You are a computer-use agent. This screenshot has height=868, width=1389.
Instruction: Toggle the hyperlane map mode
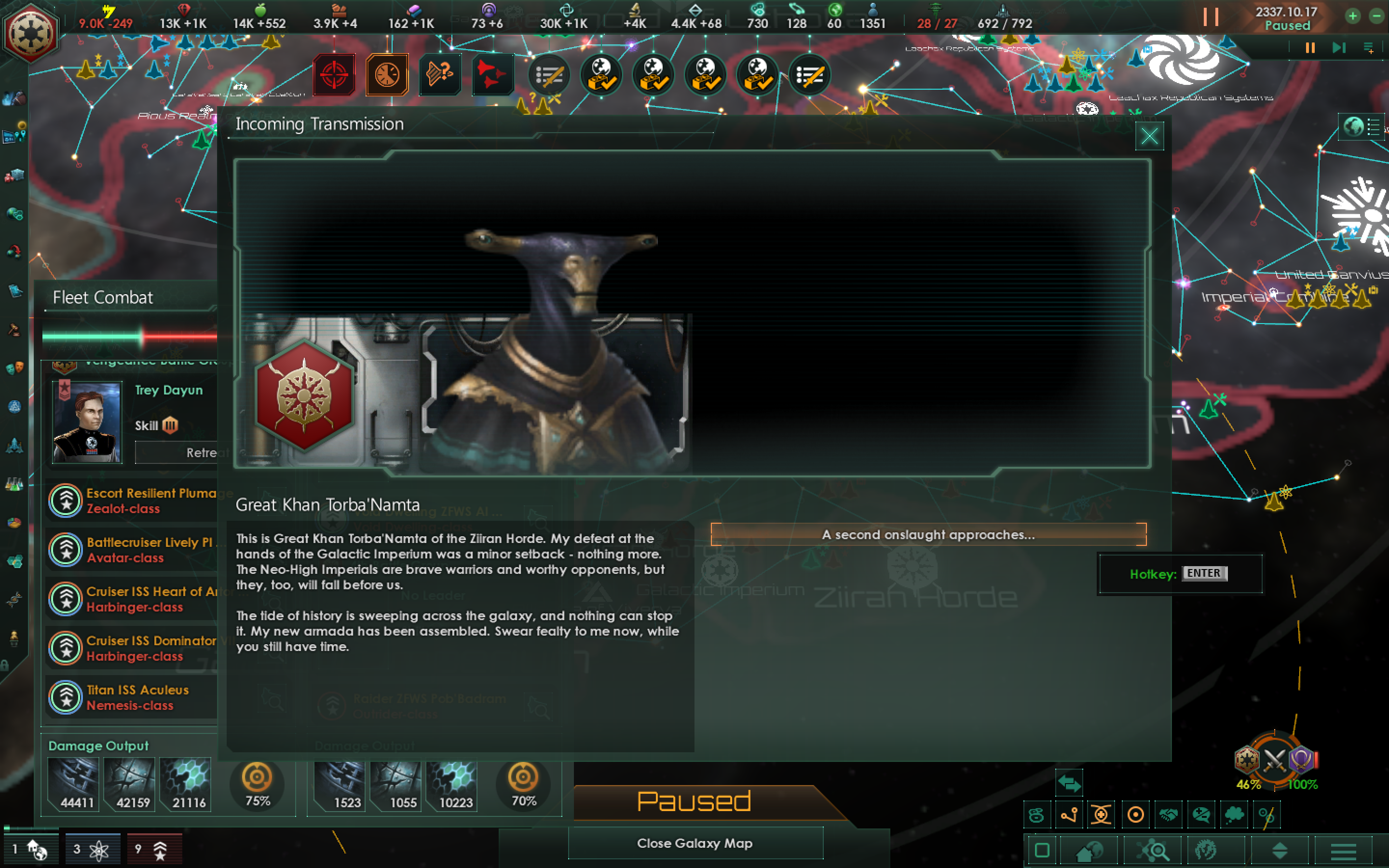[1069, 814]
